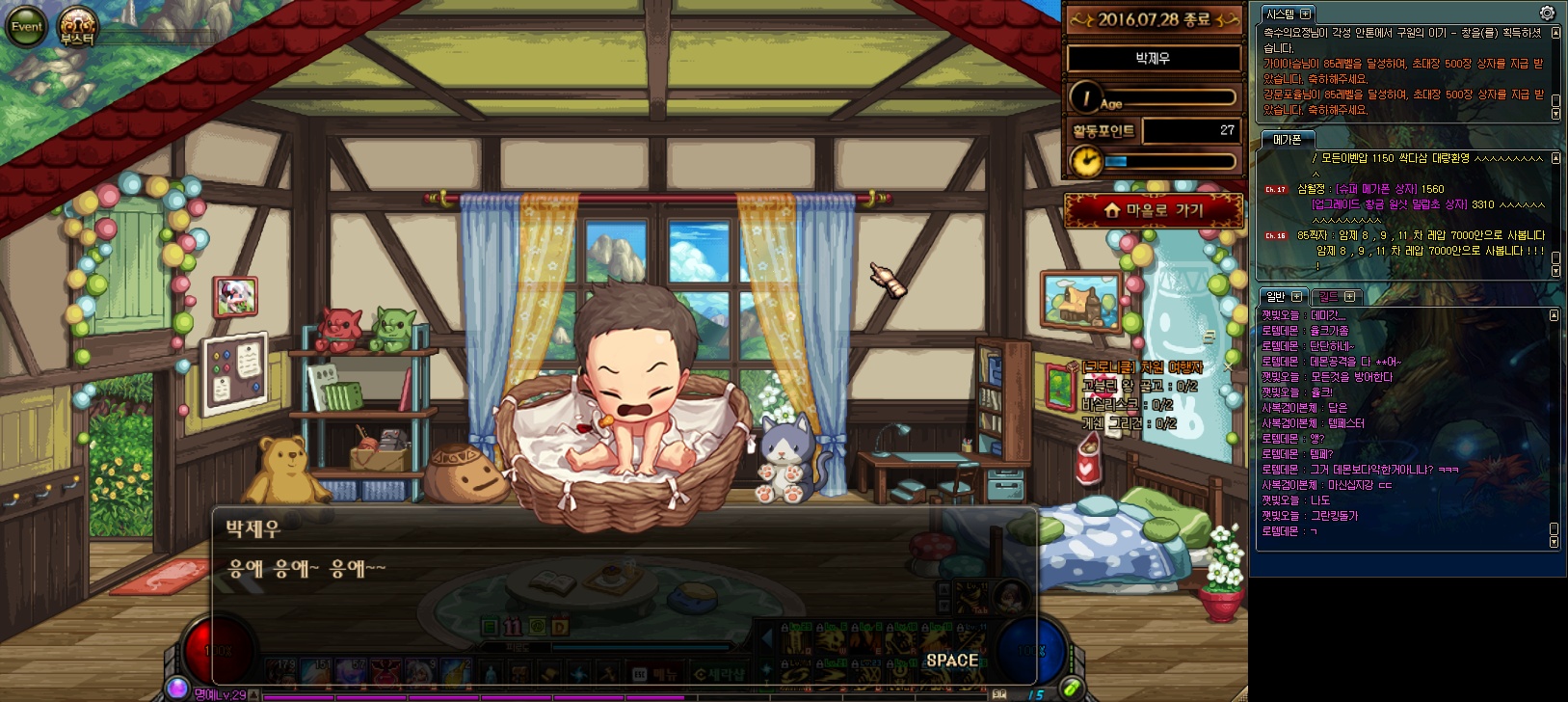Click the general chat scroll-down arrow
Image resolution: width=1568 pixels, height=702 pixels.
[x=1554, y=542]
